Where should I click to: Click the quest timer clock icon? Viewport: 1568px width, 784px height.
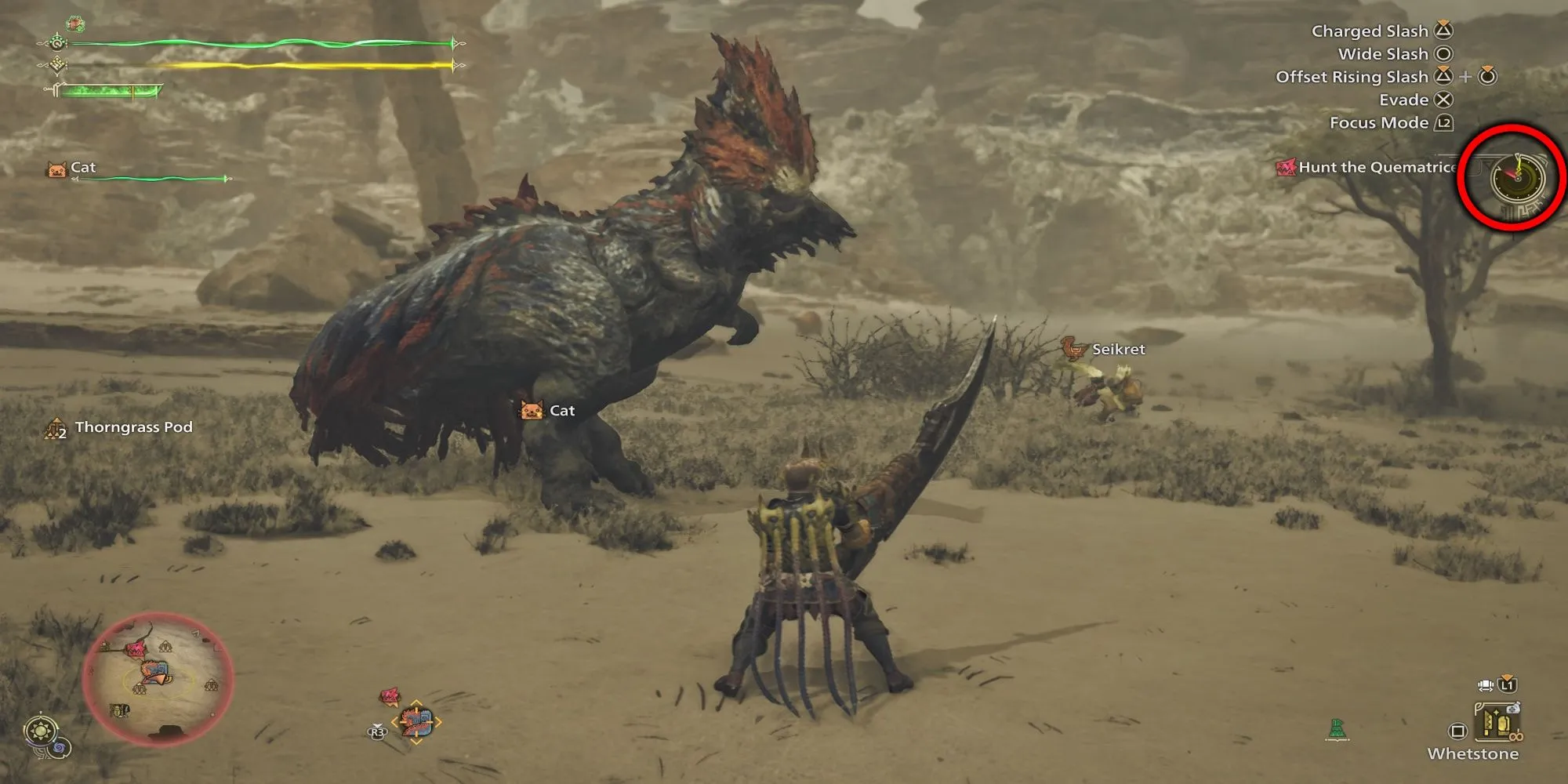[x=1516, y=177]
